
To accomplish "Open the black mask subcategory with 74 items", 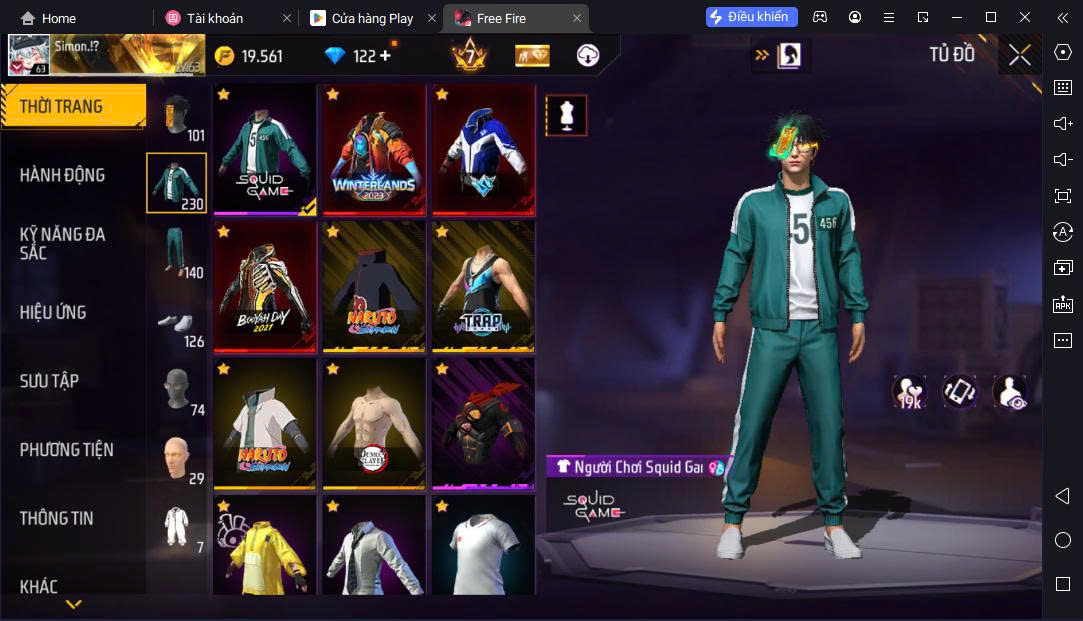I will tap(178, 390).
